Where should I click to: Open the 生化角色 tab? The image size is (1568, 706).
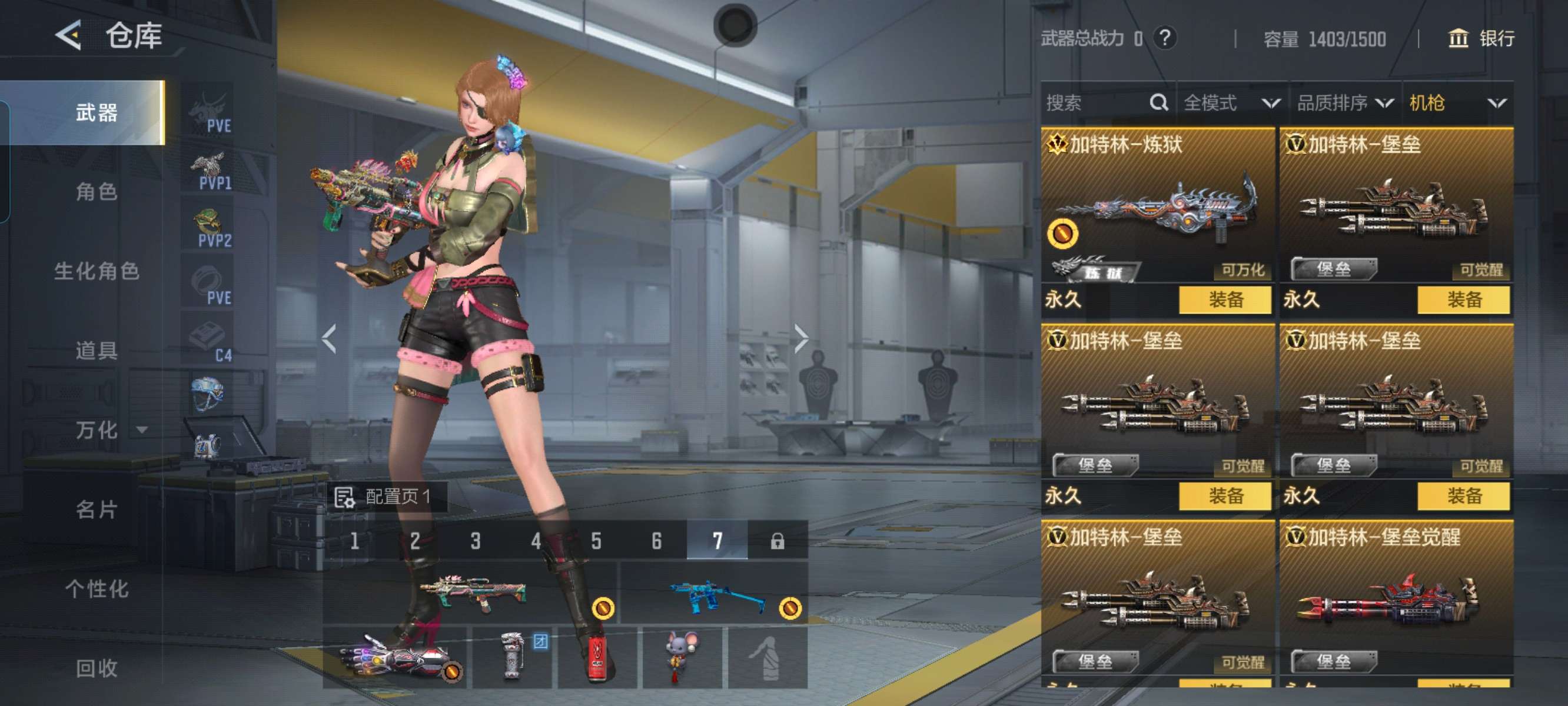pyautogui.click(x=96, y=271)
